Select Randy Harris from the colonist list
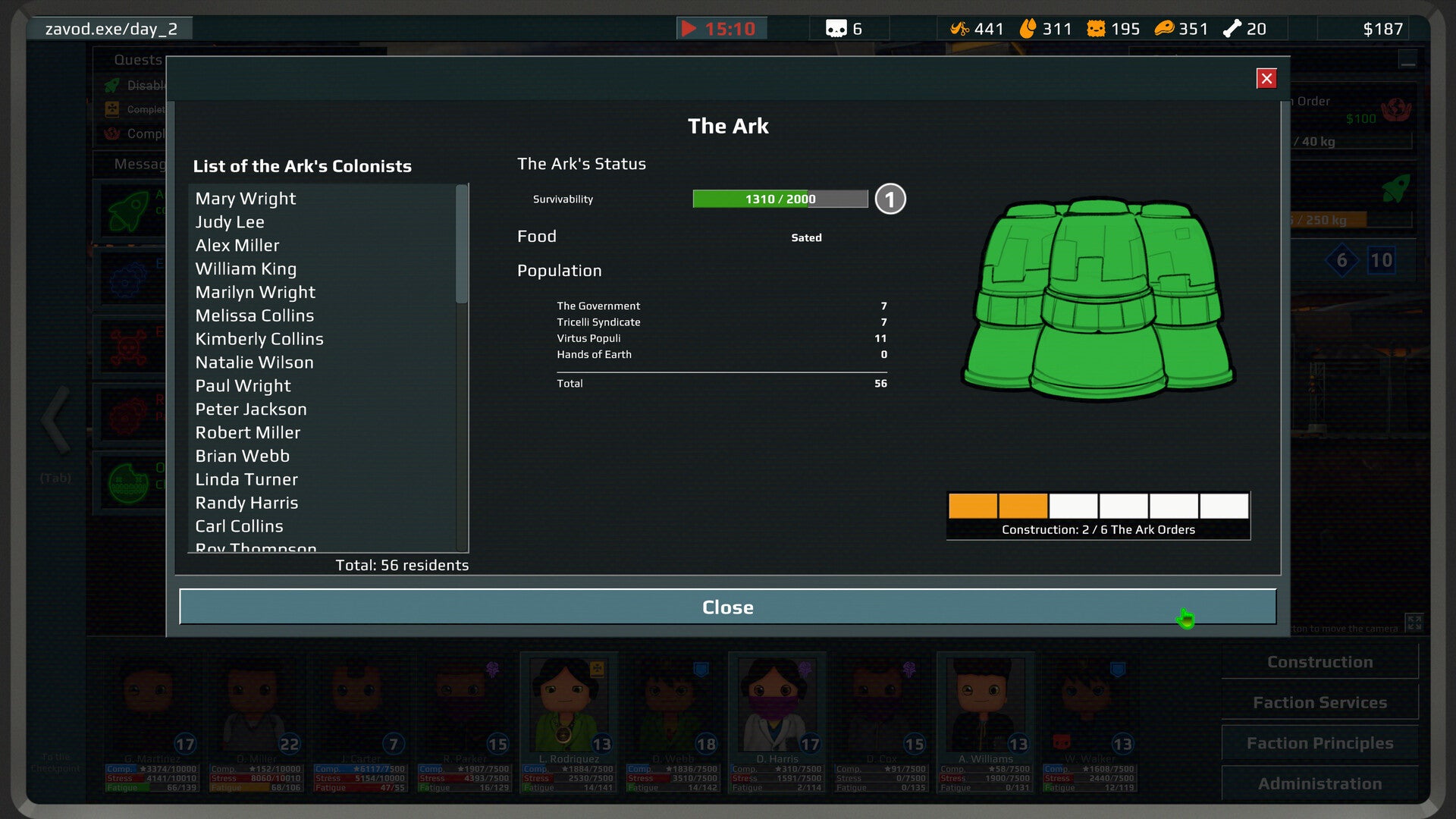 [246, 503]
